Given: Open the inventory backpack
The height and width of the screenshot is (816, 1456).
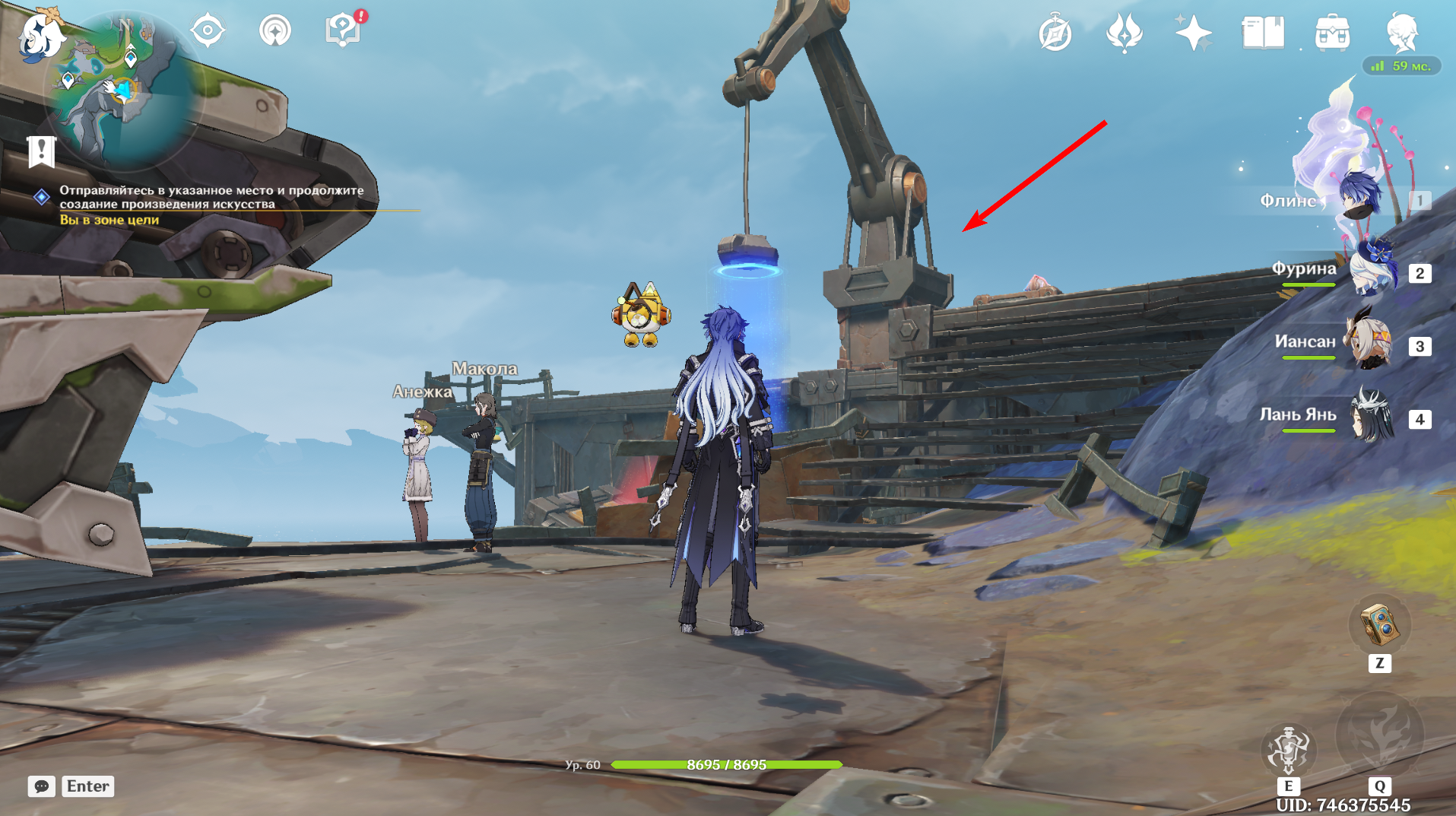Looking at the screenshot, I should (x=1332, y=33).
